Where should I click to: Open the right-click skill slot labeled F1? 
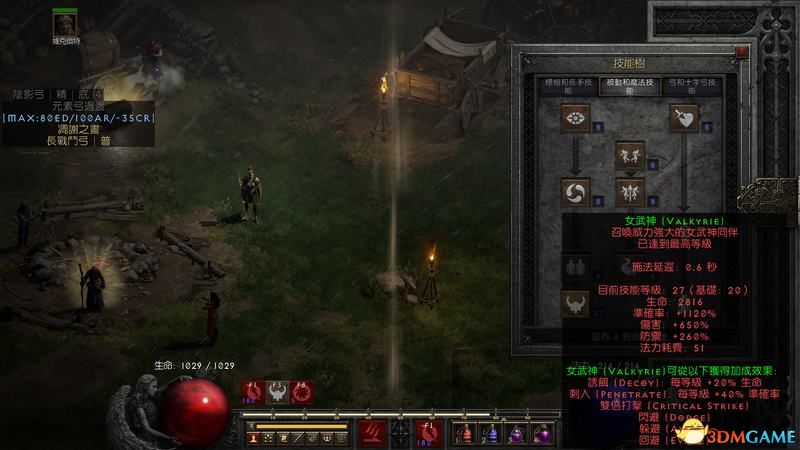pyautogui.click(x=427, y=432)
